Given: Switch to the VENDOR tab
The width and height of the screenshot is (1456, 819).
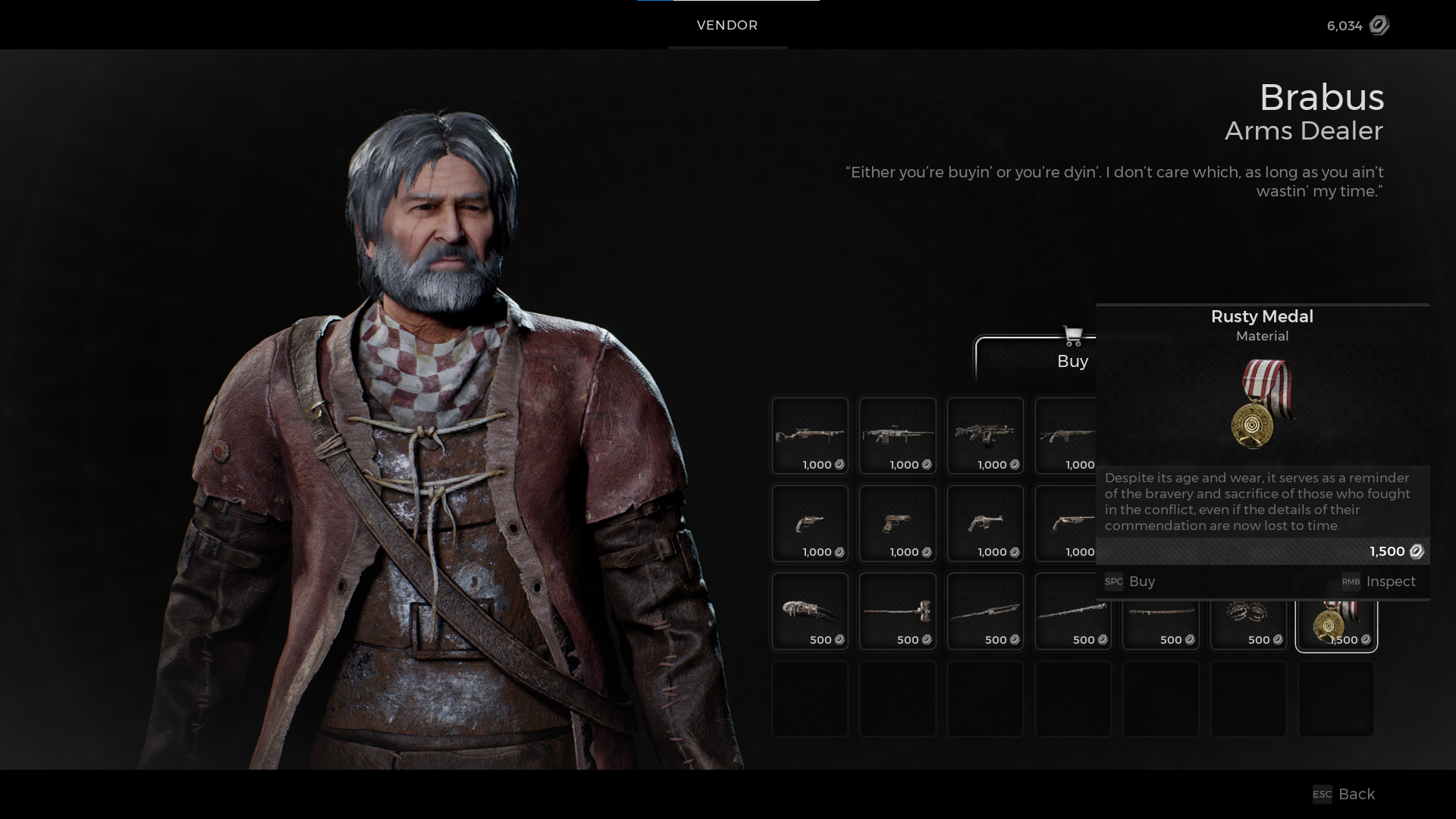Looking at the screenshot, I should click(x=726, y=25).
